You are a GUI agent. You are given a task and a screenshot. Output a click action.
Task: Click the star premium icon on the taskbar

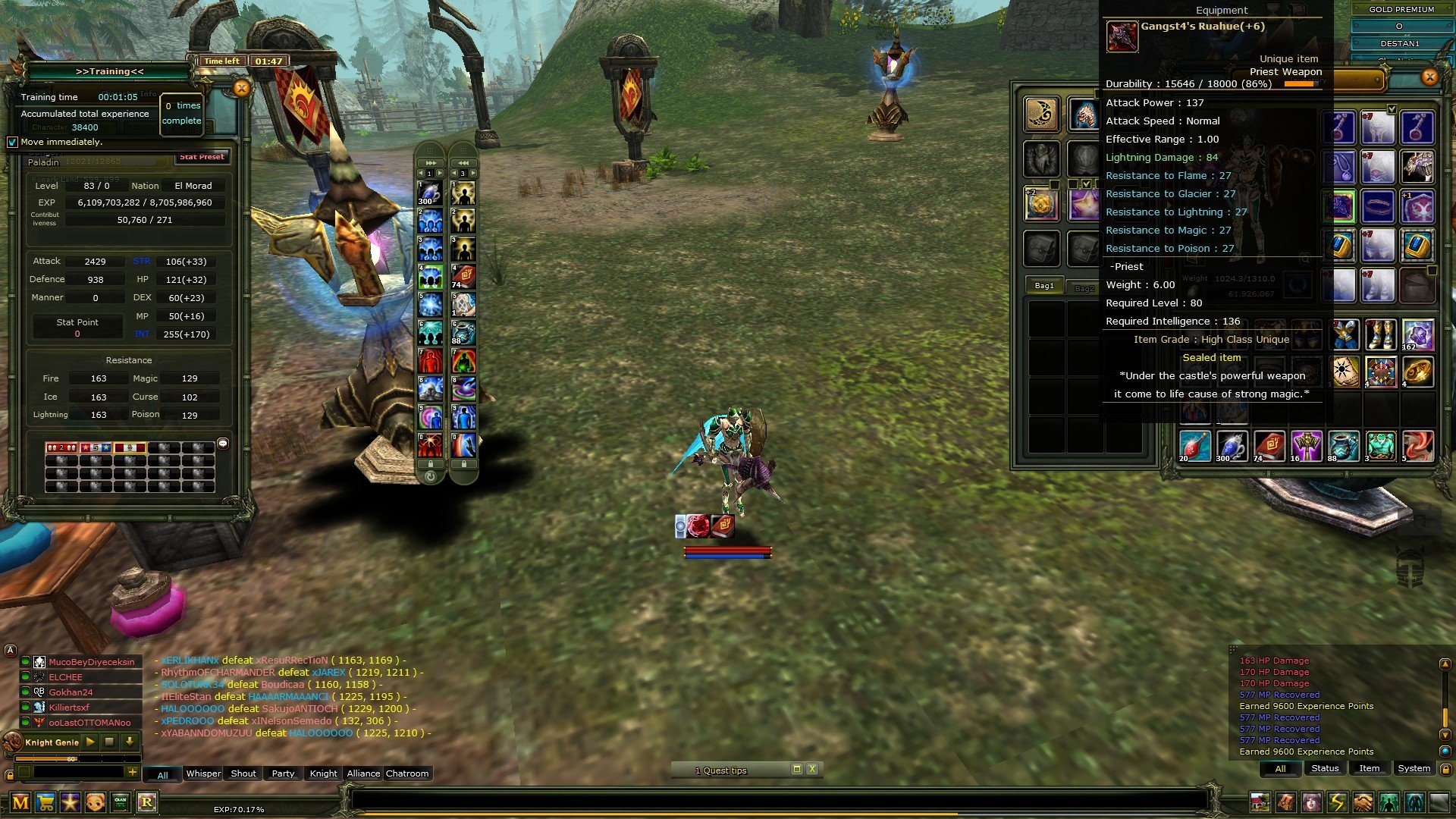click(70, 802)
